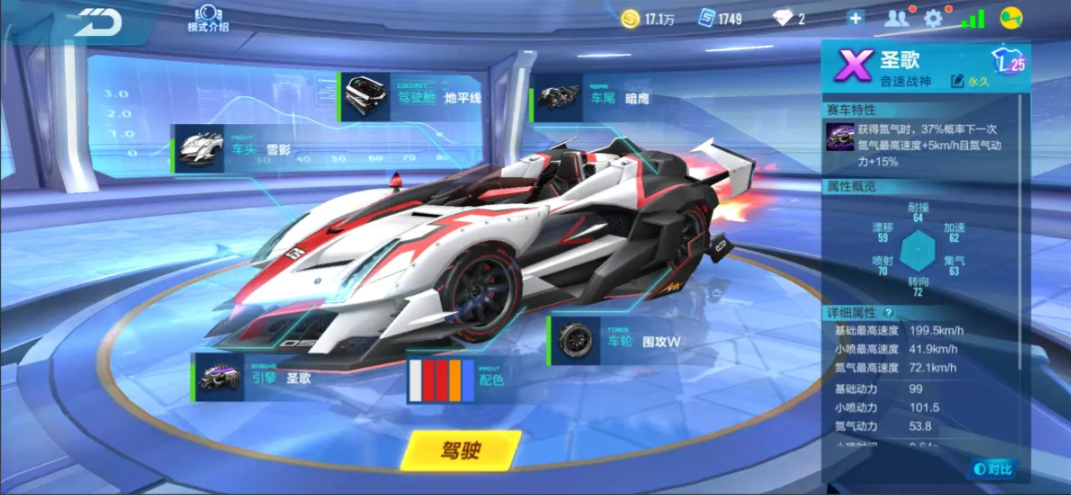Open the 对比 compare view
This screenshot has width=1071, height=495.
992,468
